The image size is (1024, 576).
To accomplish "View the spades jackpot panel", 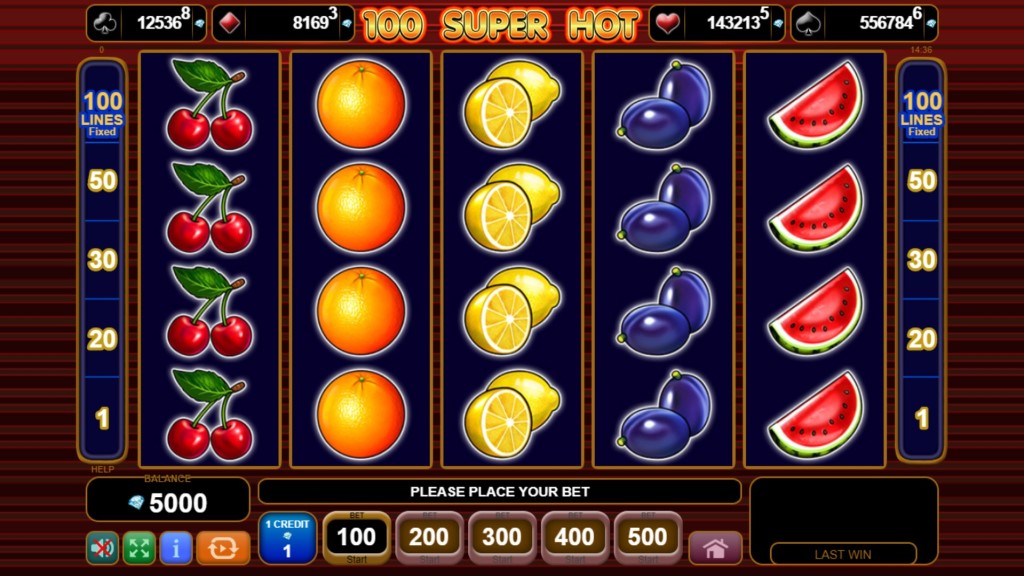I will pos(864,23).
